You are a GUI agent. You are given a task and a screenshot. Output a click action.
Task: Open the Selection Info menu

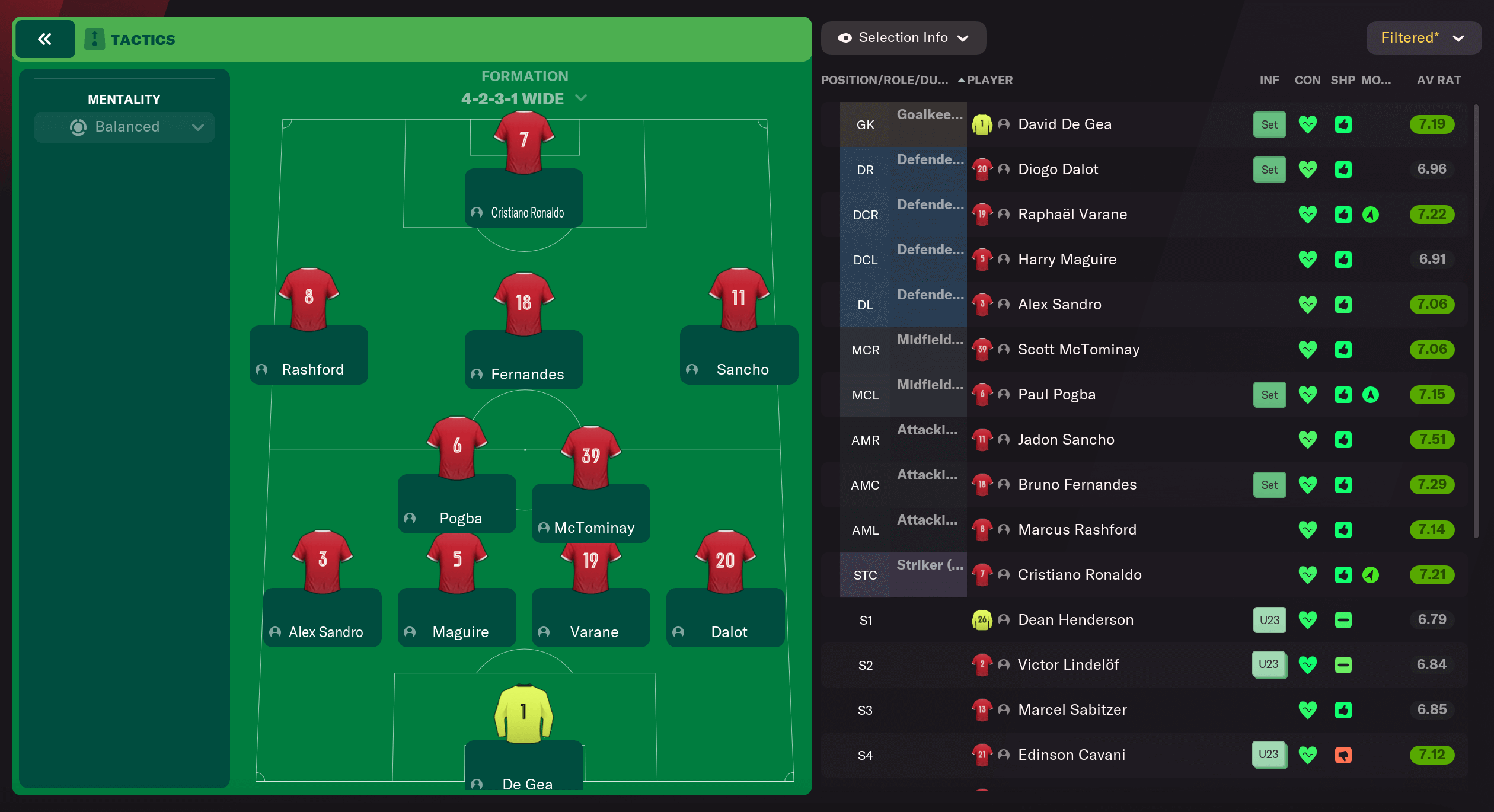(903, 37)
